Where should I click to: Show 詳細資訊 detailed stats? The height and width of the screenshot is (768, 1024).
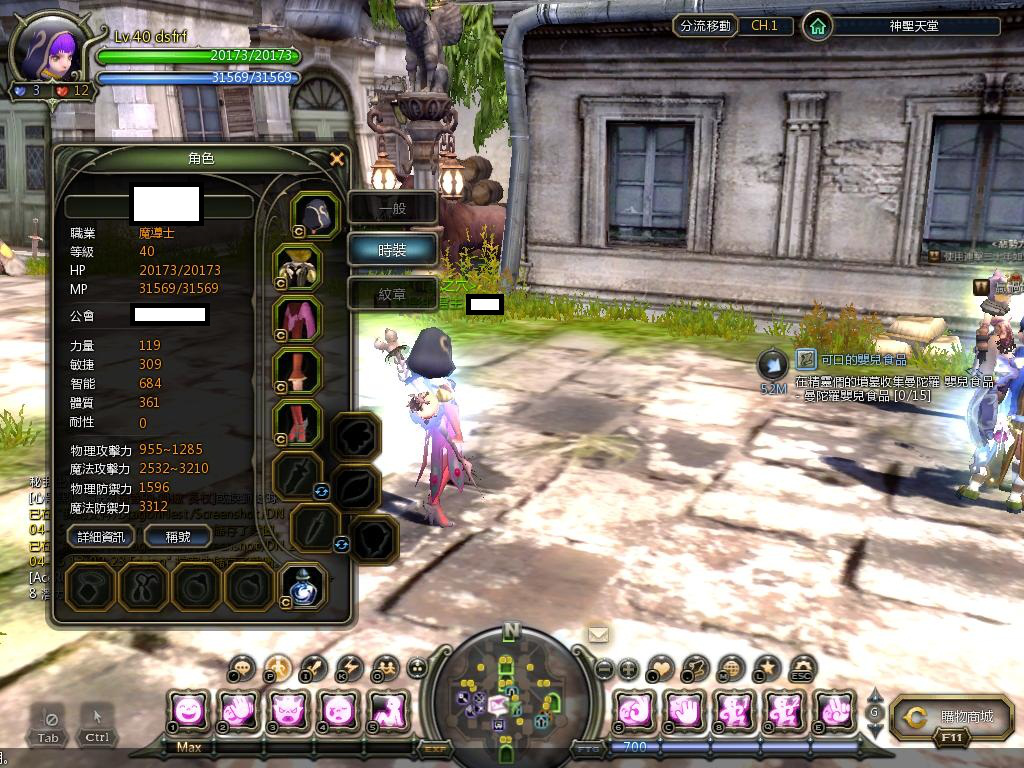tap(101, 537)
